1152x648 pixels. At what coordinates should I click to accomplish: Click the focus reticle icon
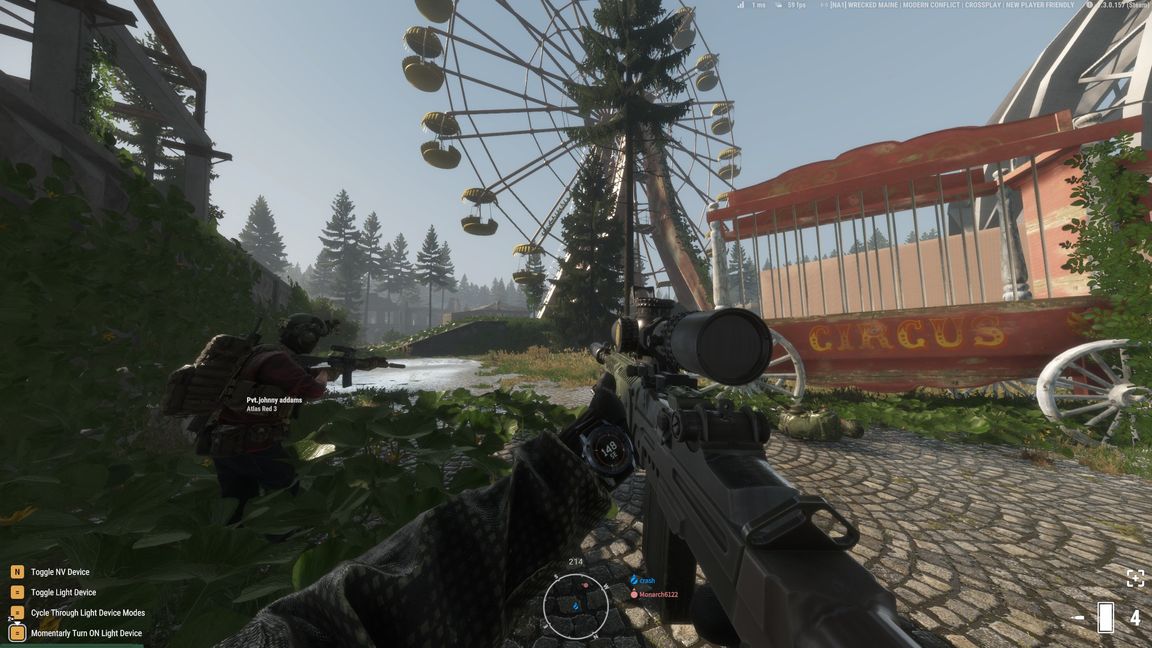click(x=1135, y=578)
